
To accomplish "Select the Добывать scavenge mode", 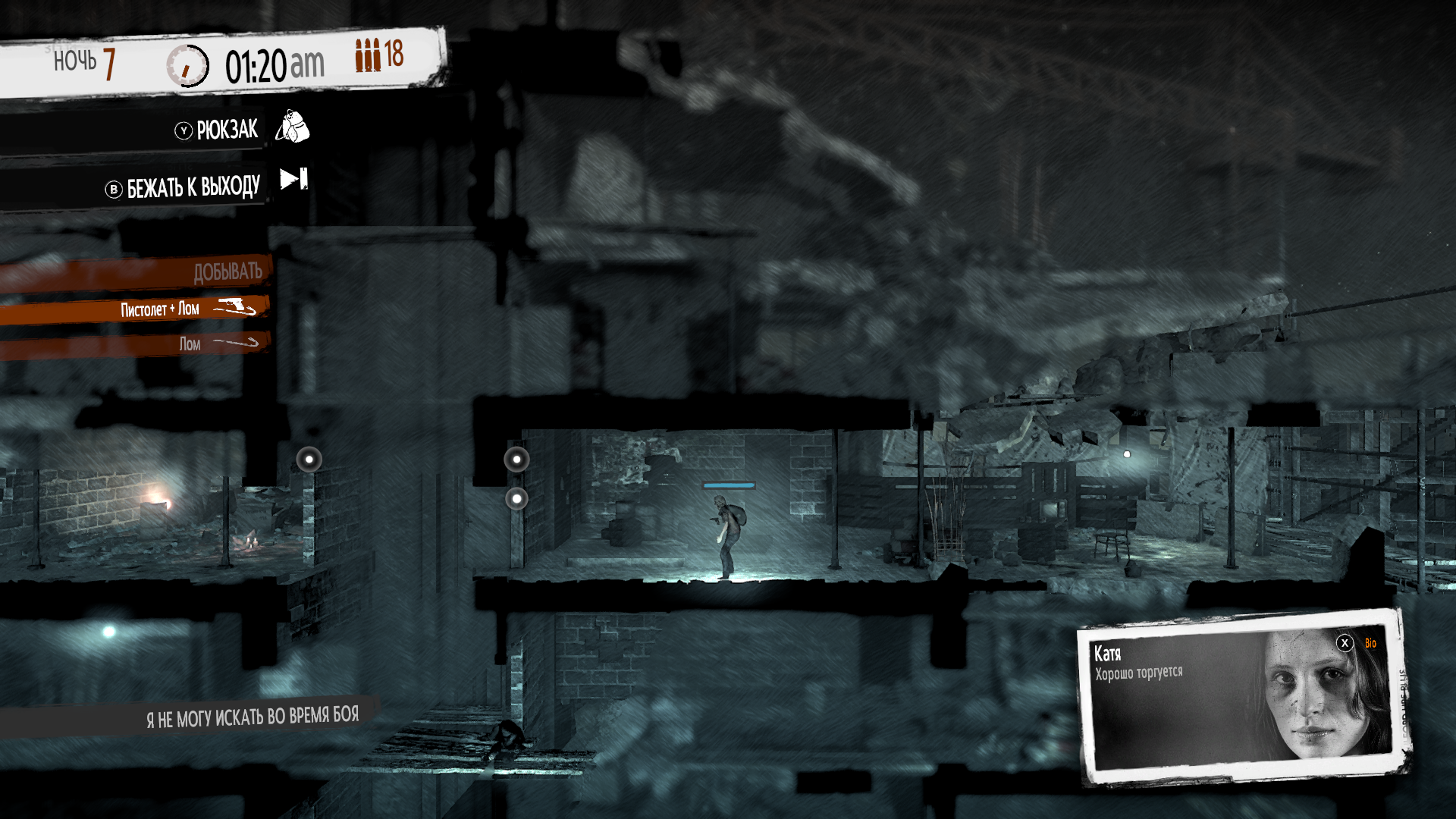I will pos(227,271).
